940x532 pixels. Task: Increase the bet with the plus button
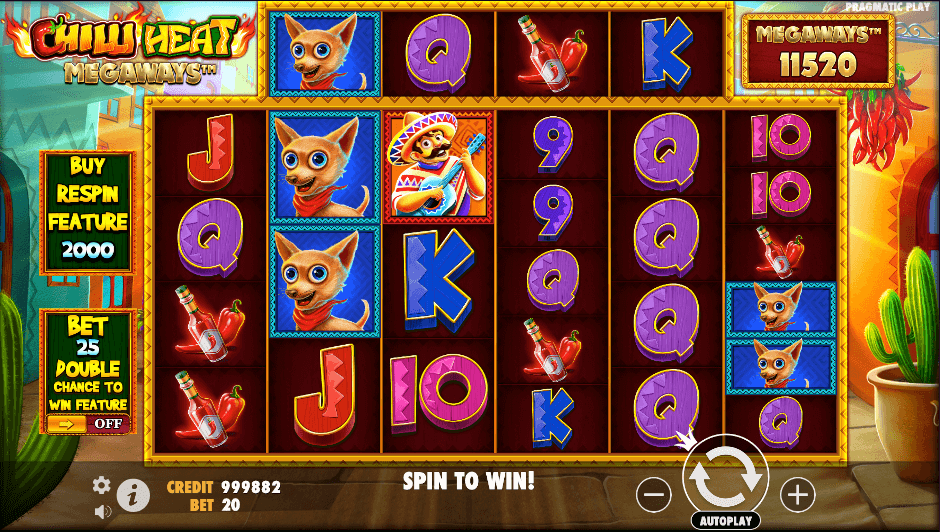pos(797,493)
